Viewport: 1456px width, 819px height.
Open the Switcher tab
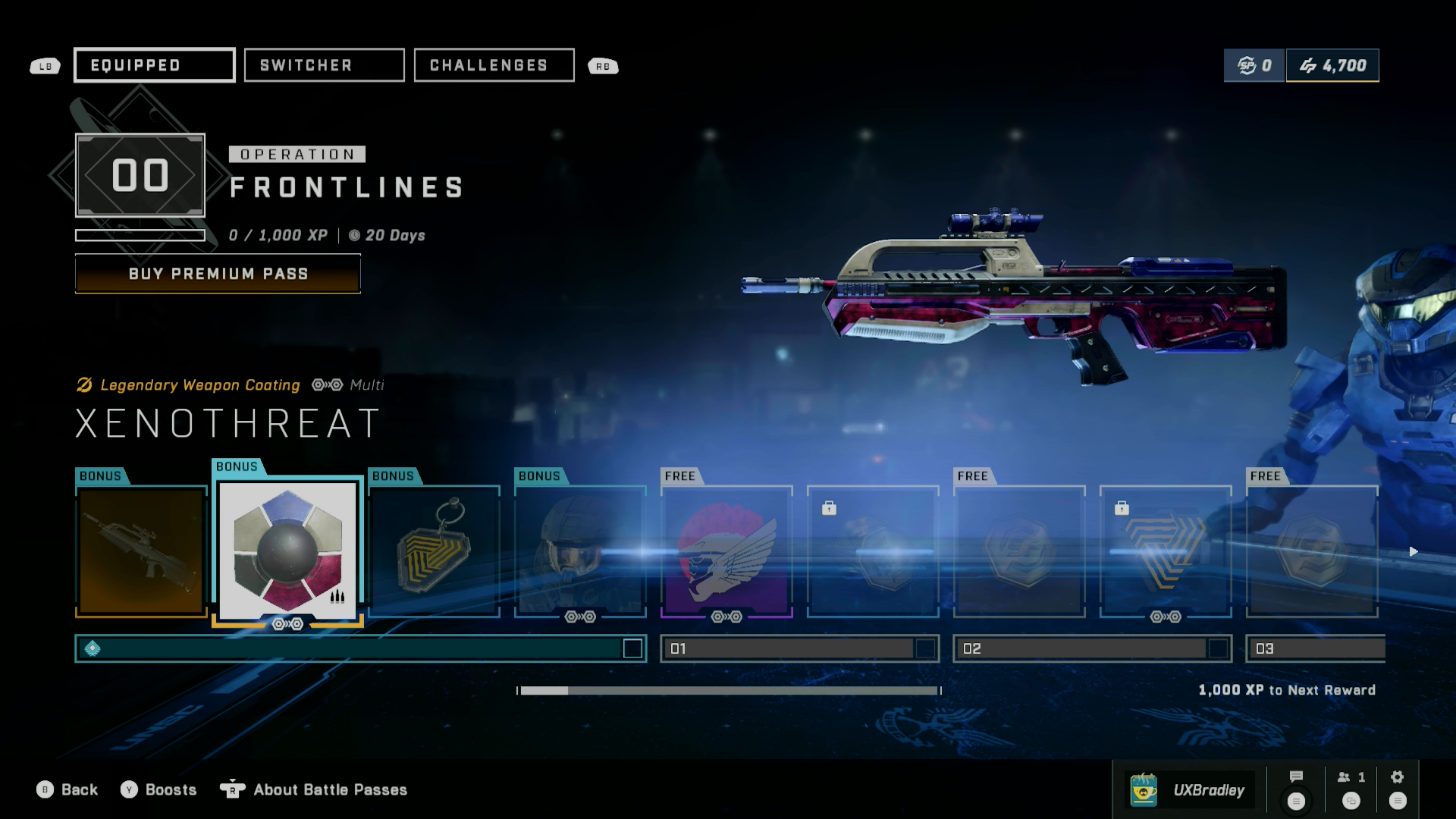(324, 65)
